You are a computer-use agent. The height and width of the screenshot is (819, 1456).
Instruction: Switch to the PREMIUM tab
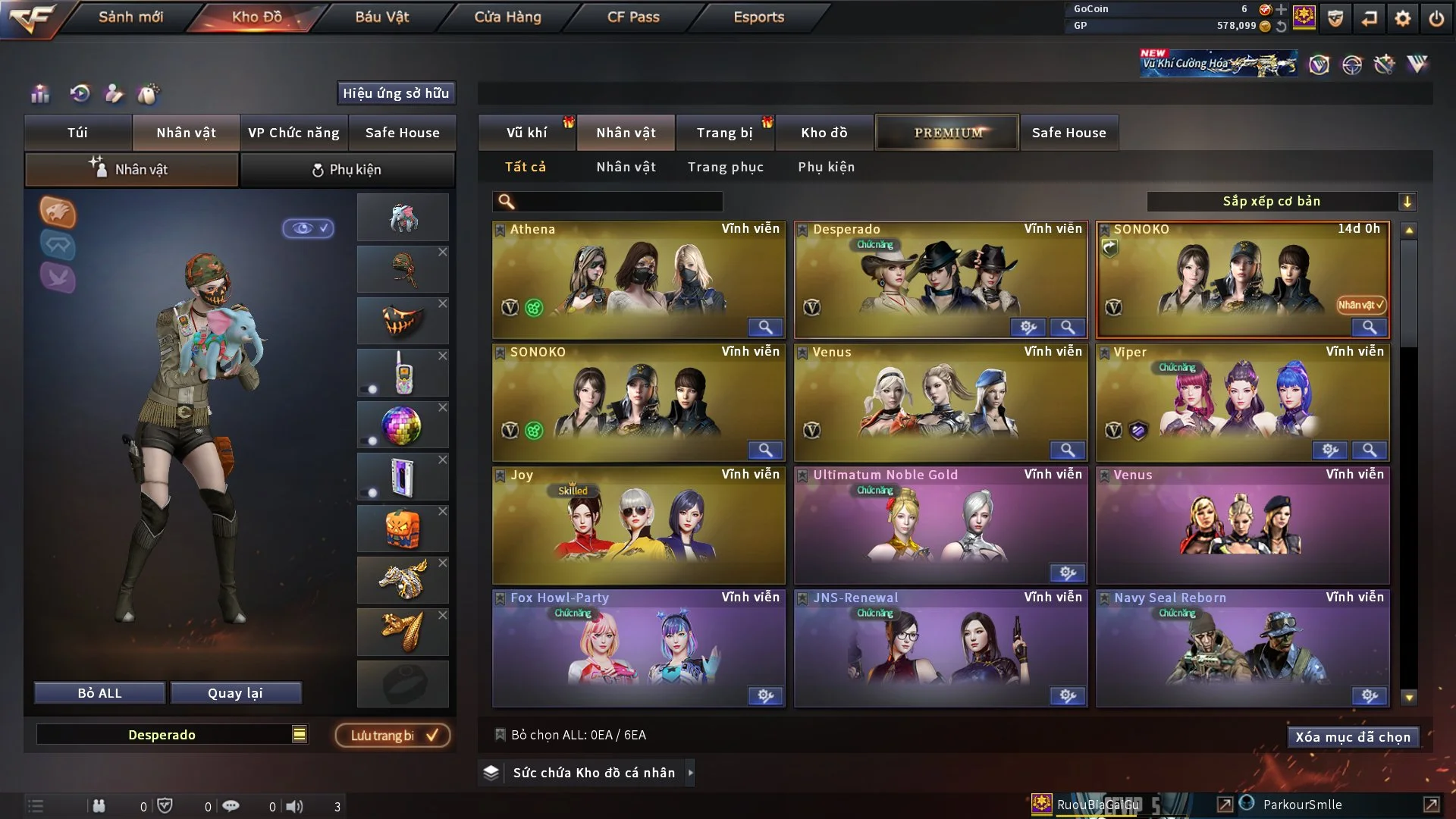[x=947, y=132]
